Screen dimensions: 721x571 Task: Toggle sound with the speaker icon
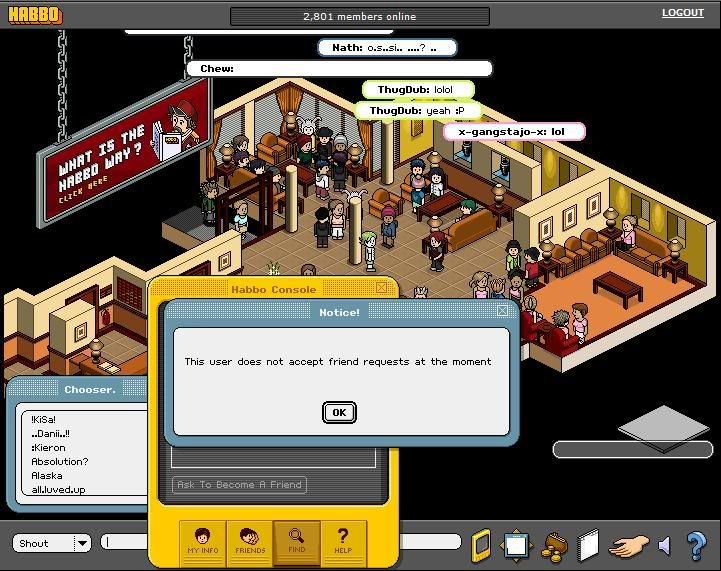click(664, 546)
